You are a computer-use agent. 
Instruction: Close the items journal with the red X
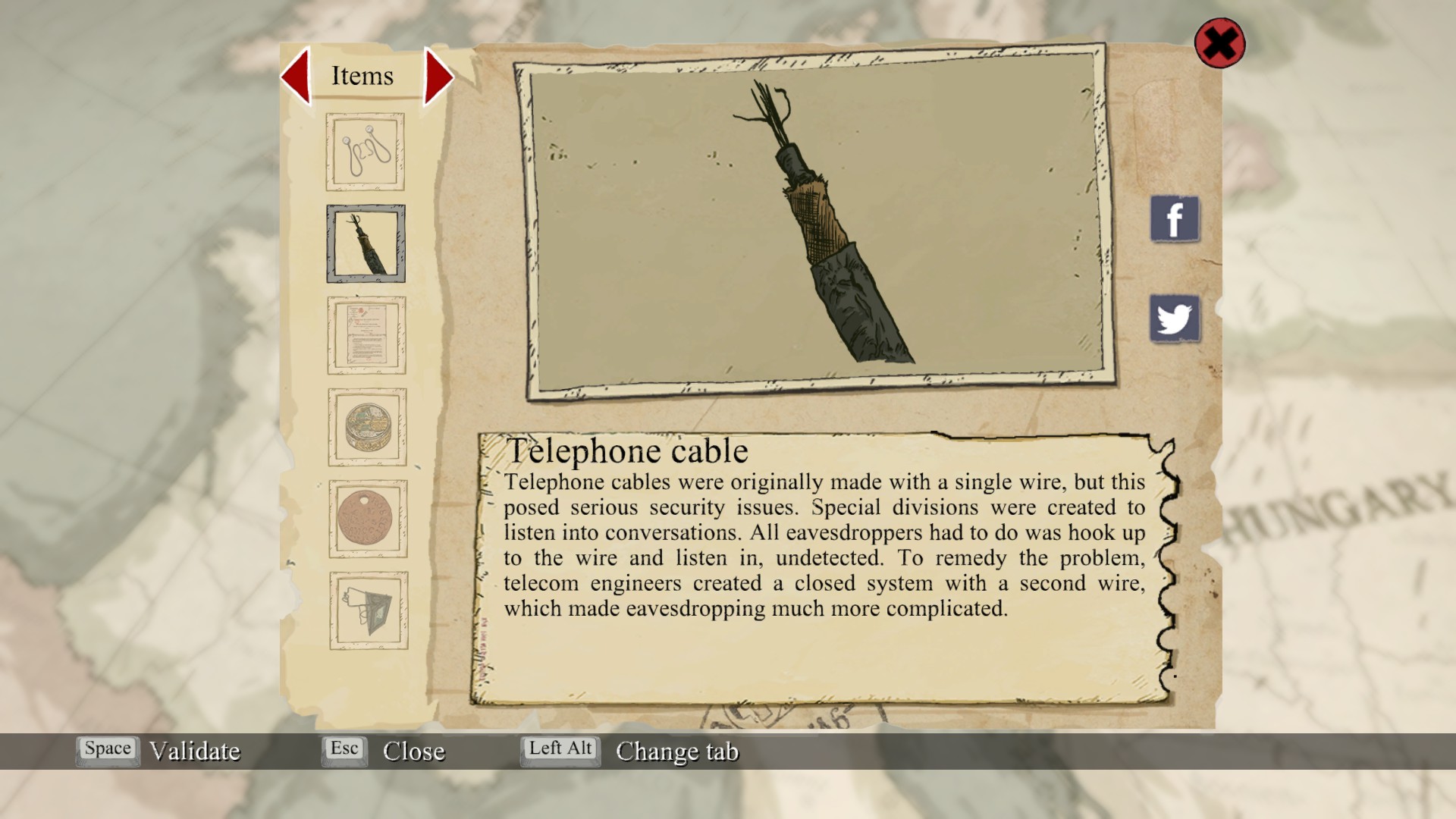1219,43
